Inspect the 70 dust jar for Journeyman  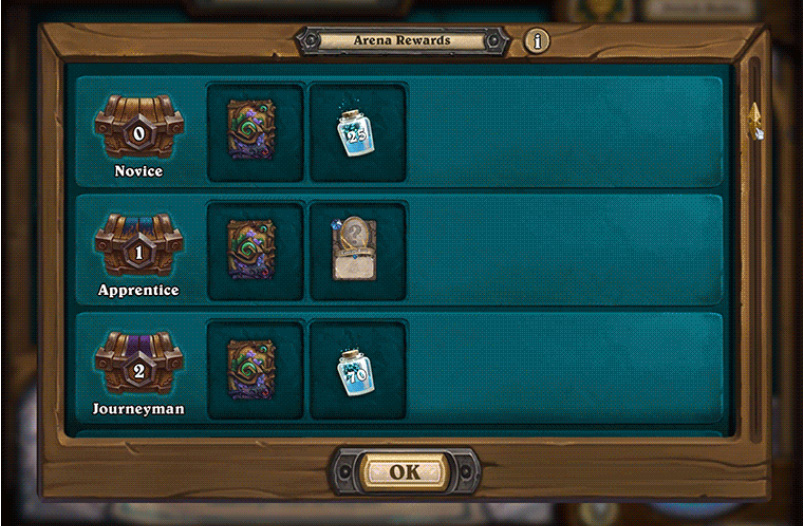point(358,369)
